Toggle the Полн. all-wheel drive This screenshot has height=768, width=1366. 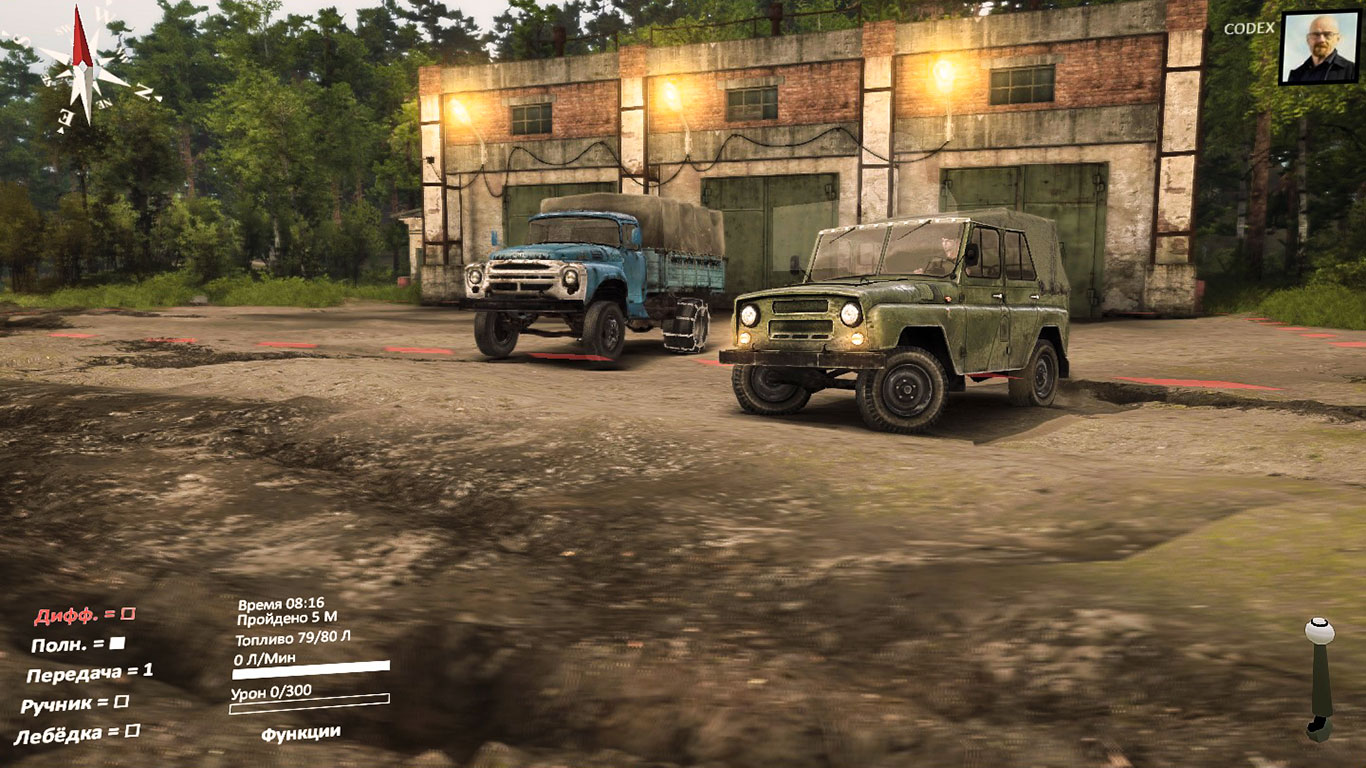tap(78, 645)
